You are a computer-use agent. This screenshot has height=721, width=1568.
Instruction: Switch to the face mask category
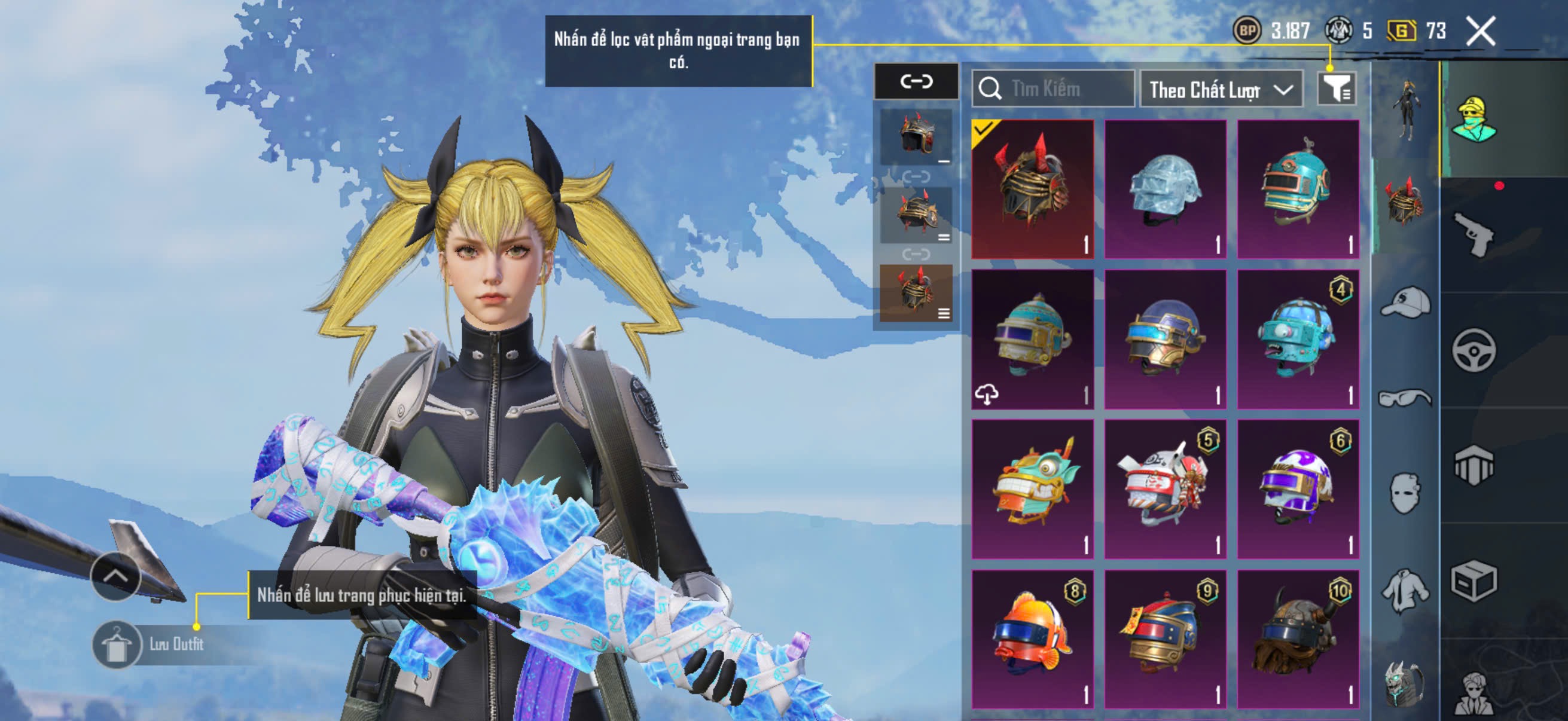click(x=1405, y=493)
